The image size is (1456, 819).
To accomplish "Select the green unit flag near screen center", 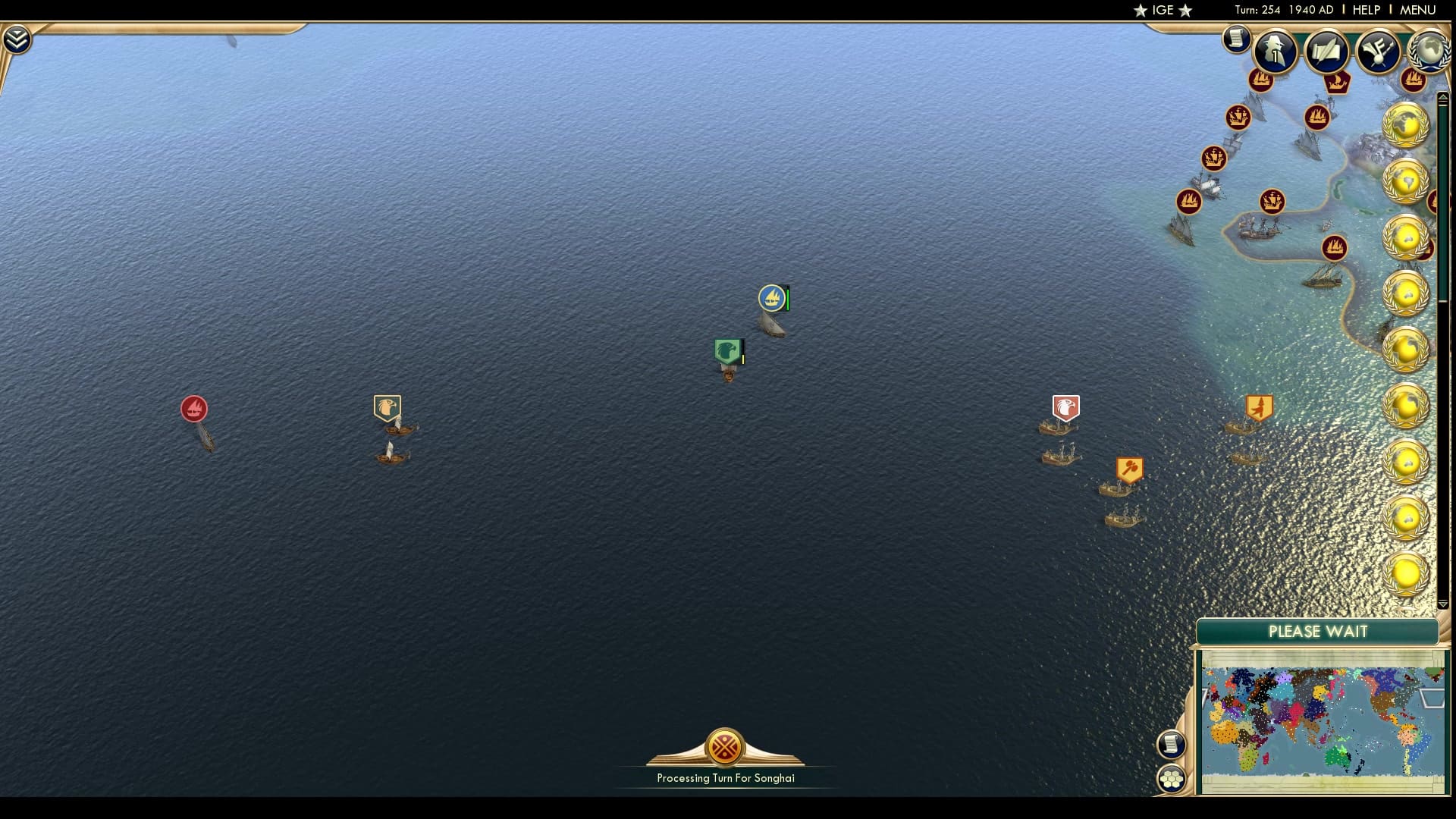I will pos(726,350).
